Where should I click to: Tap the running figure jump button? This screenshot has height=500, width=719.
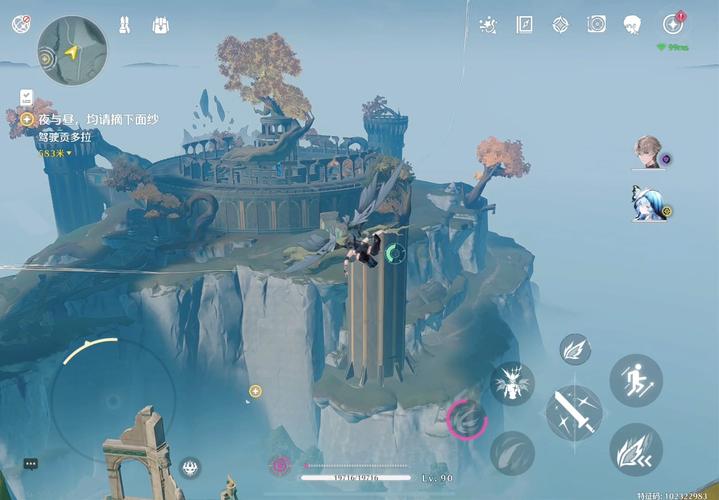636,380
